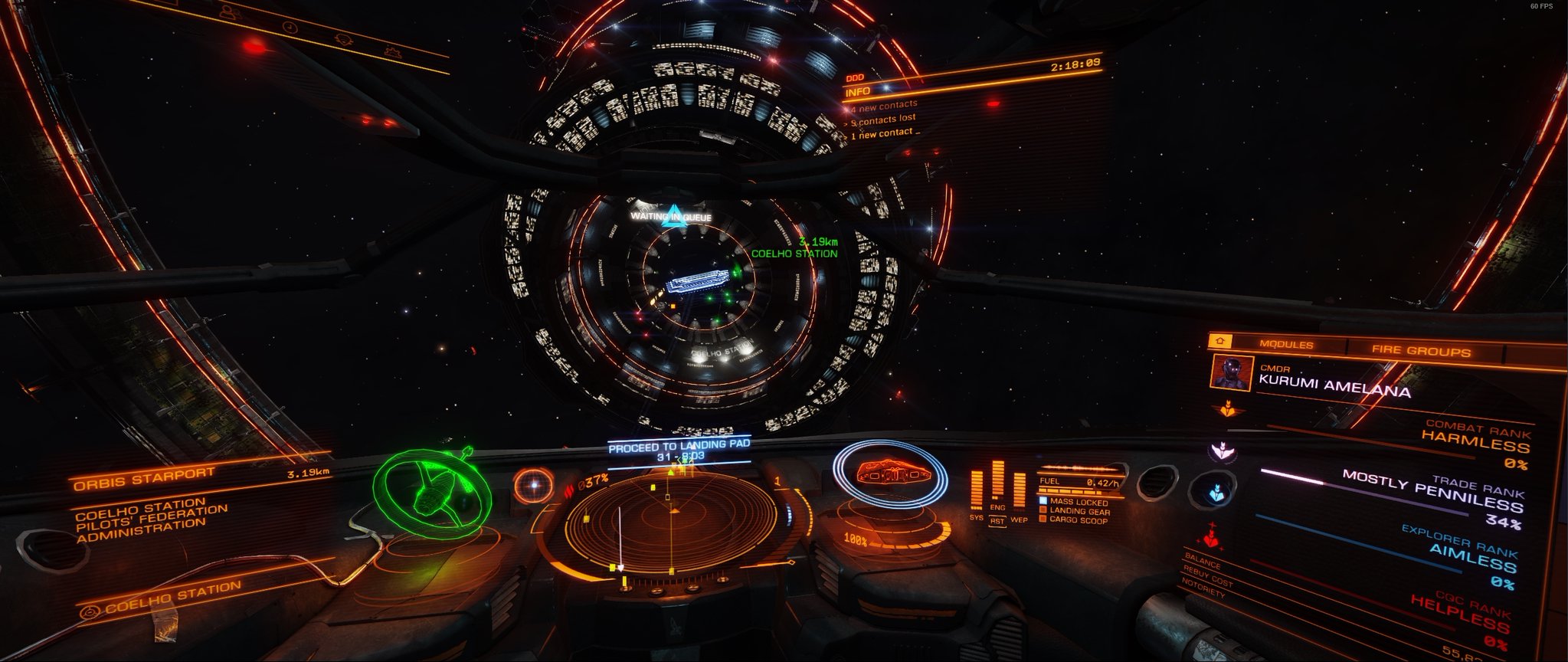Toggle the Landing Gear indicator
This screenshot has width=1568, height=662.
pyautogui.click(x=1079, y=511)
